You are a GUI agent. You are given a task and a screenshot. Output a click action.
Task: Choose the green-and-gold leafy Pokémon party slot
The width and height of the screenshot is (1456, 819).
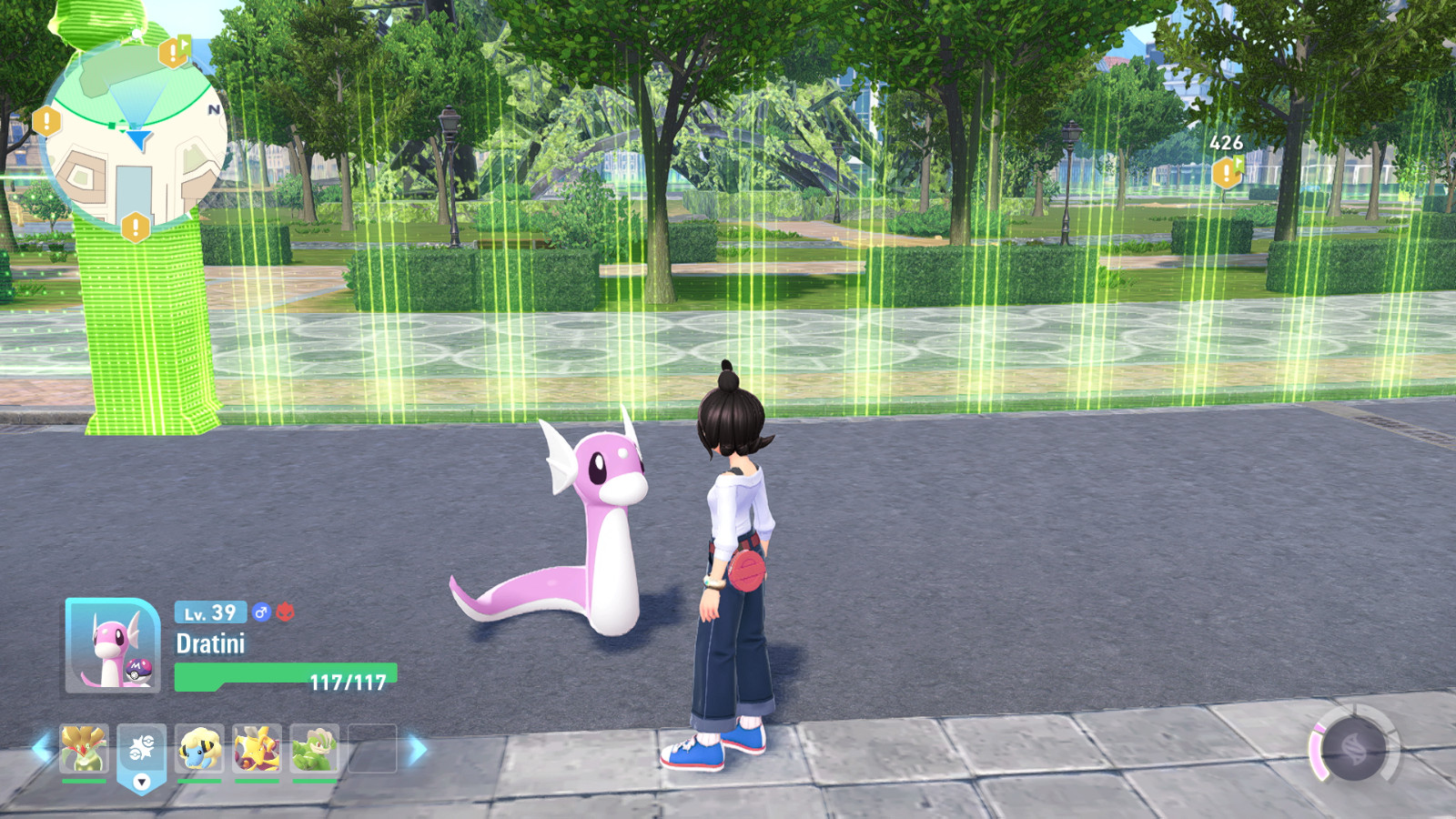[x=84, y=749]
